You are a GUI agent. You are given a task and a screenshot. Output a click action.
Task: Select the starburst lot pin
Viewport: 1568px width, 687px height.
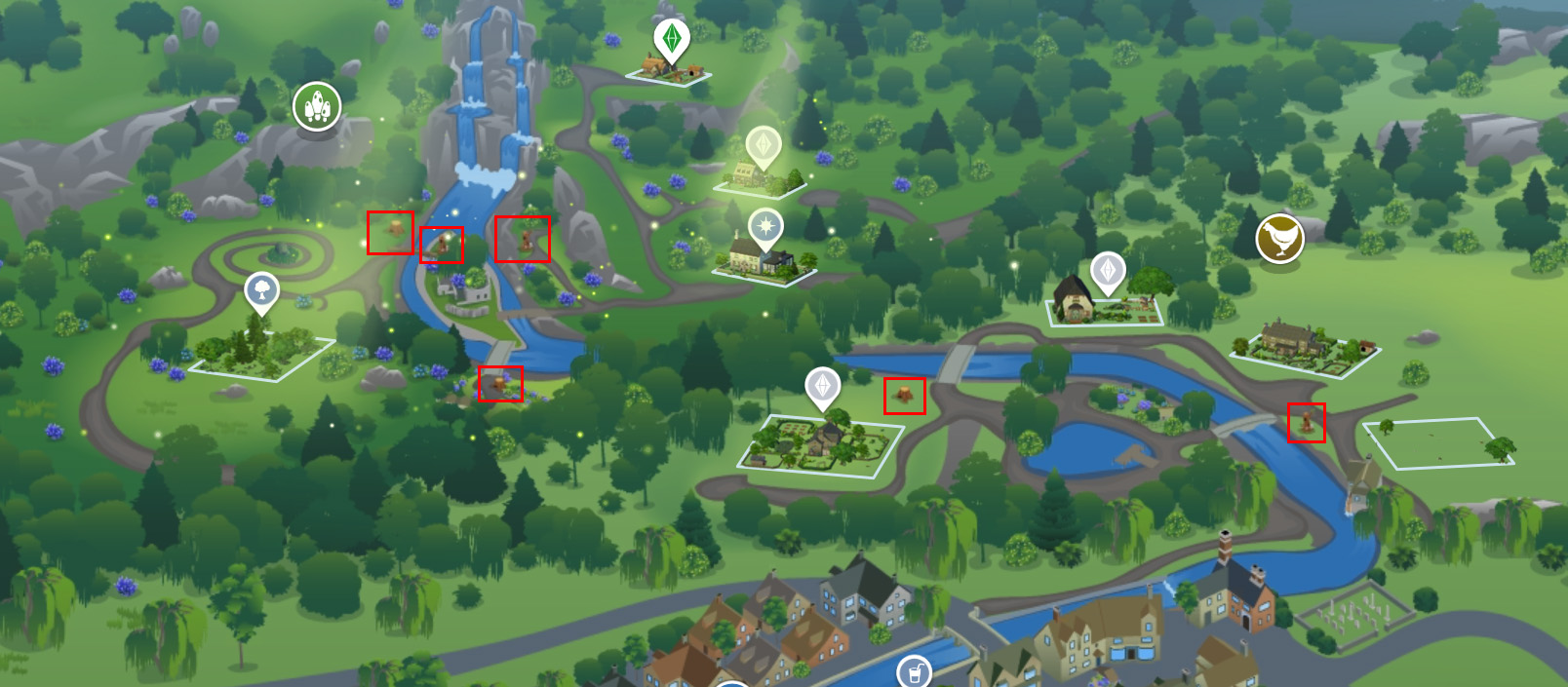766,227
